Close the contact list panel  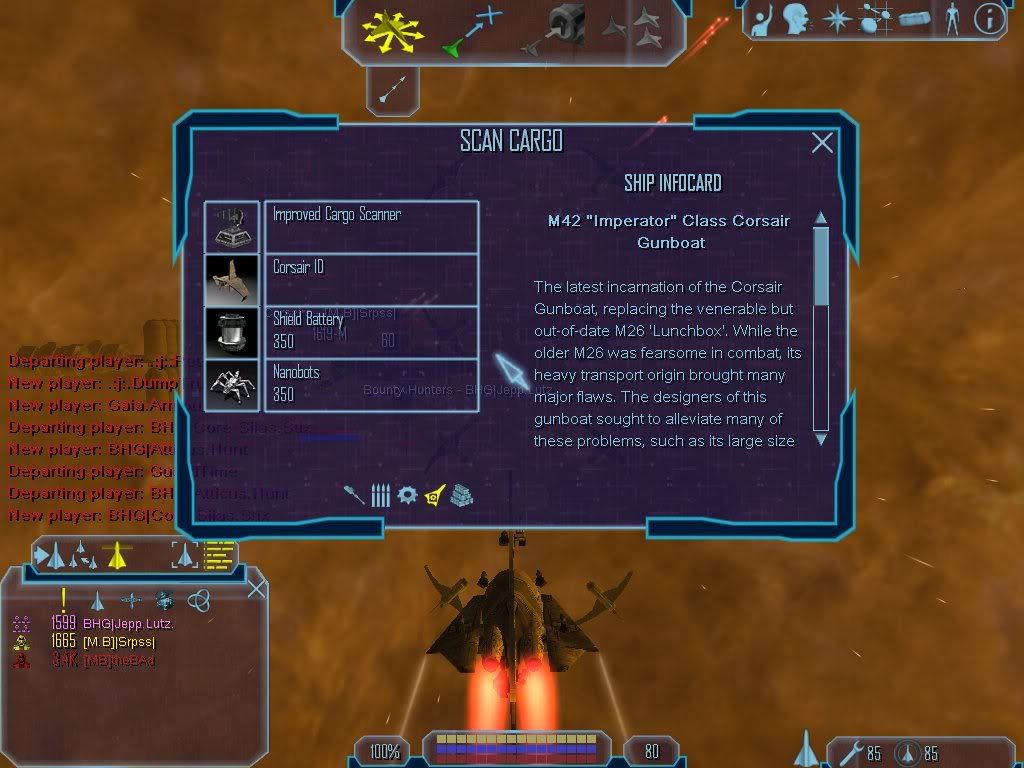[256, 588]
